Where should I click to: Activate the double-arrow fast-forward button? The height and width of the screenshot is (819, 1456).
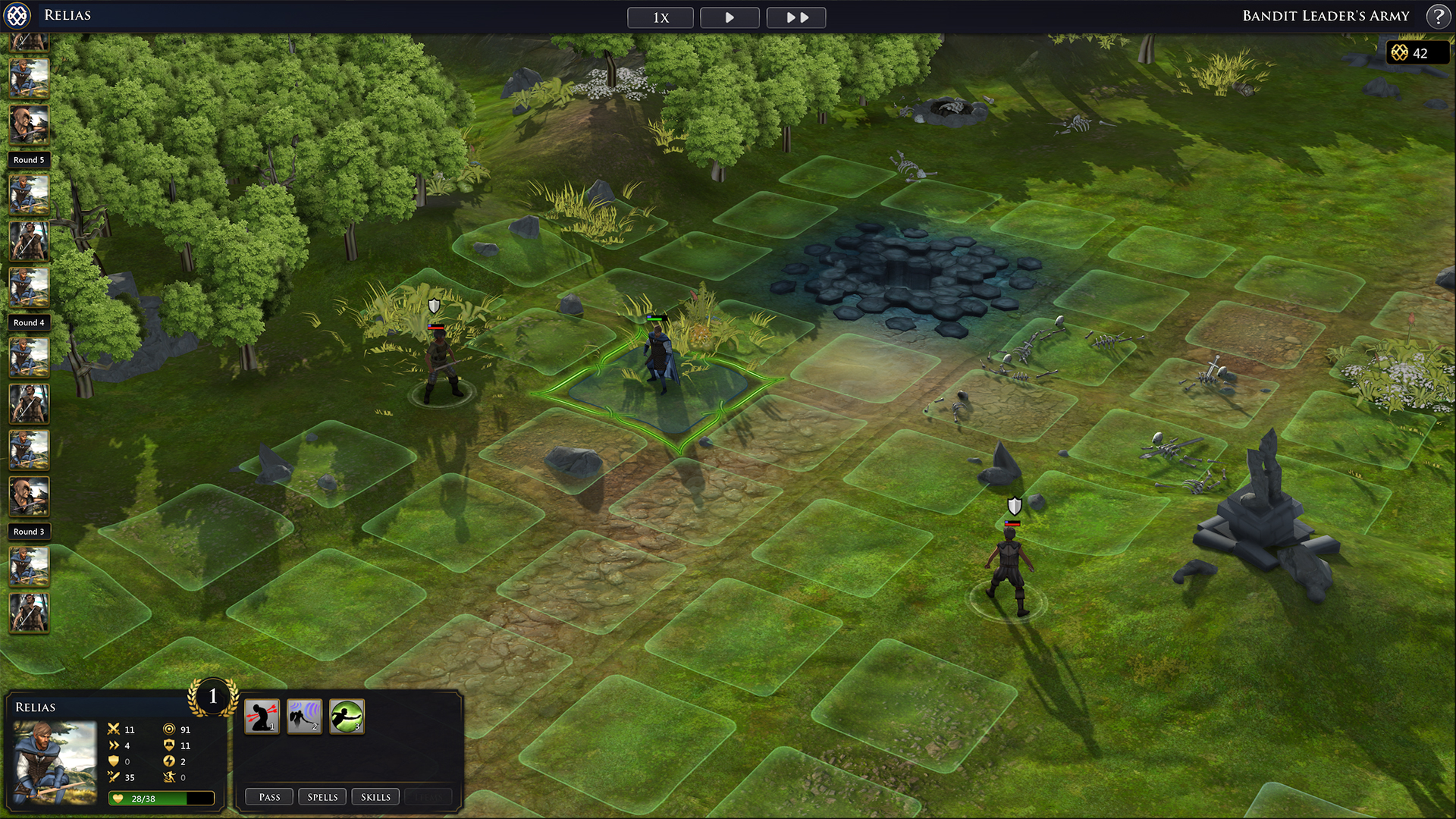click(796, 17)
